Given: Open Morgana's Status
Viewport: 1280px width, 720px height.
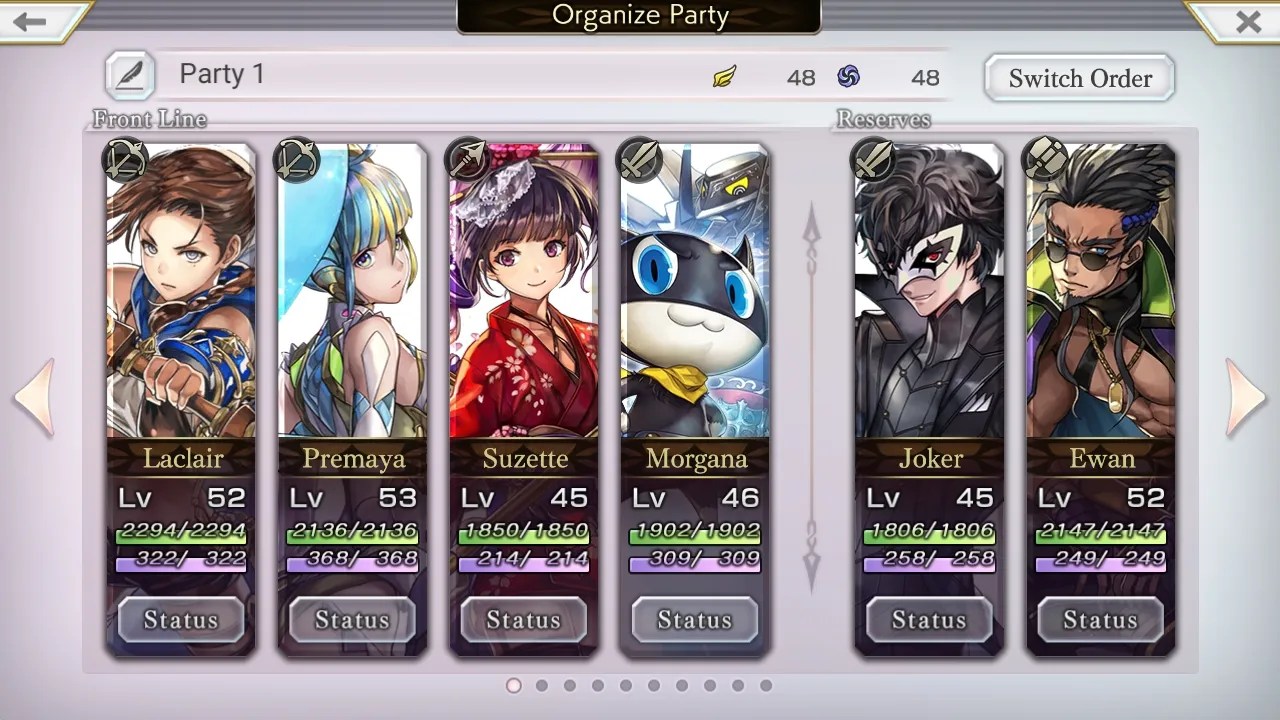Looking at the screenshot, I should tap(695, 620).
